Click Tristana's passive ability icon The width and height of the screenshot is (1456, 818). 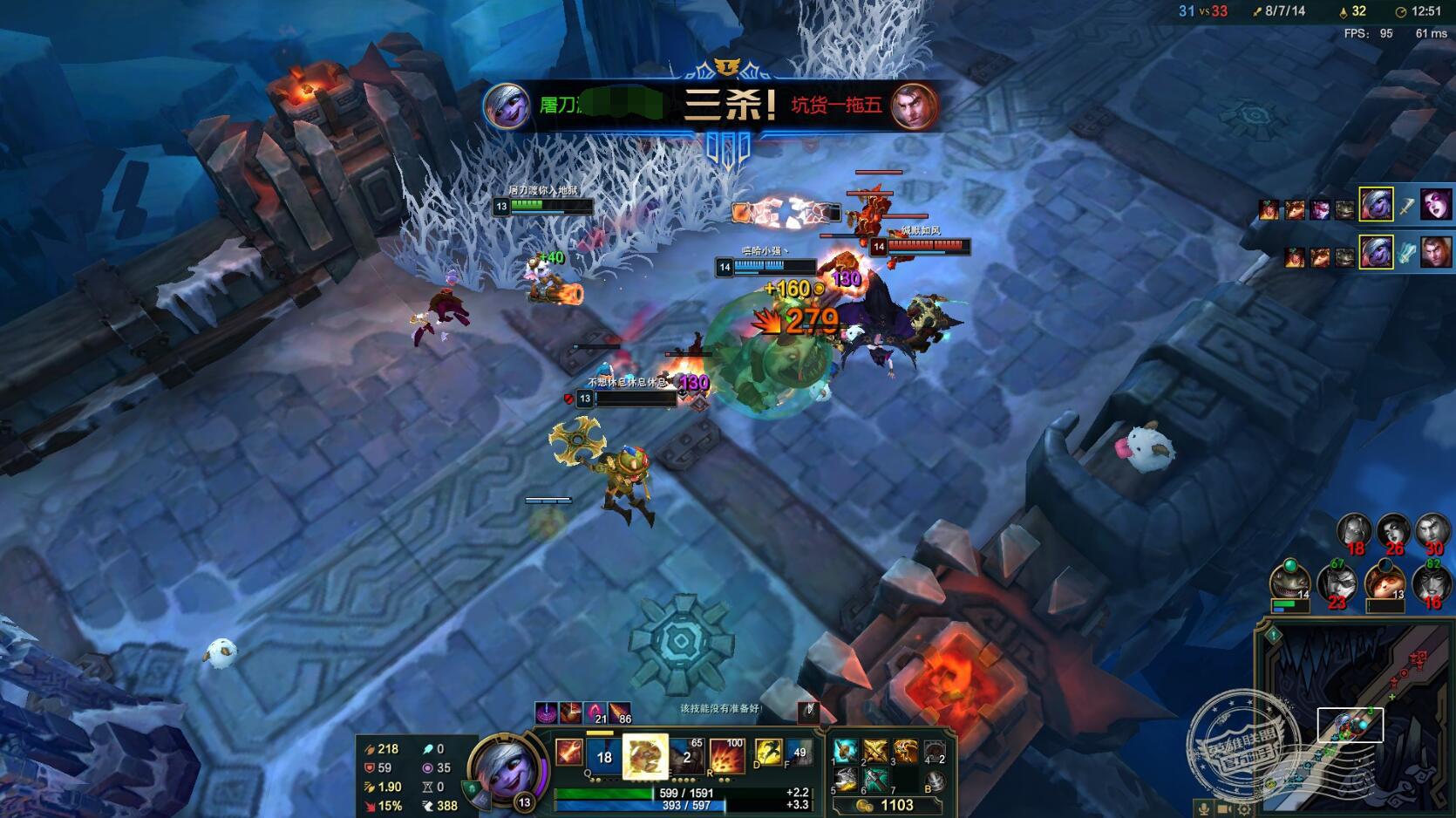[x=570, y=751]
